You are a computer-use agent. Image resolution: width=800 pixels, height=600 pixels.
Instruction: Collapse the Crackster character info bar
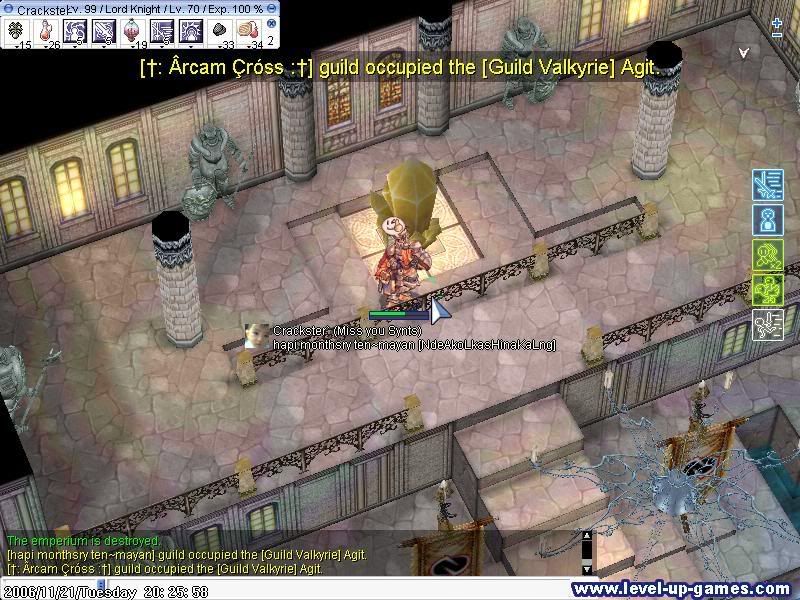coord(8,8)
